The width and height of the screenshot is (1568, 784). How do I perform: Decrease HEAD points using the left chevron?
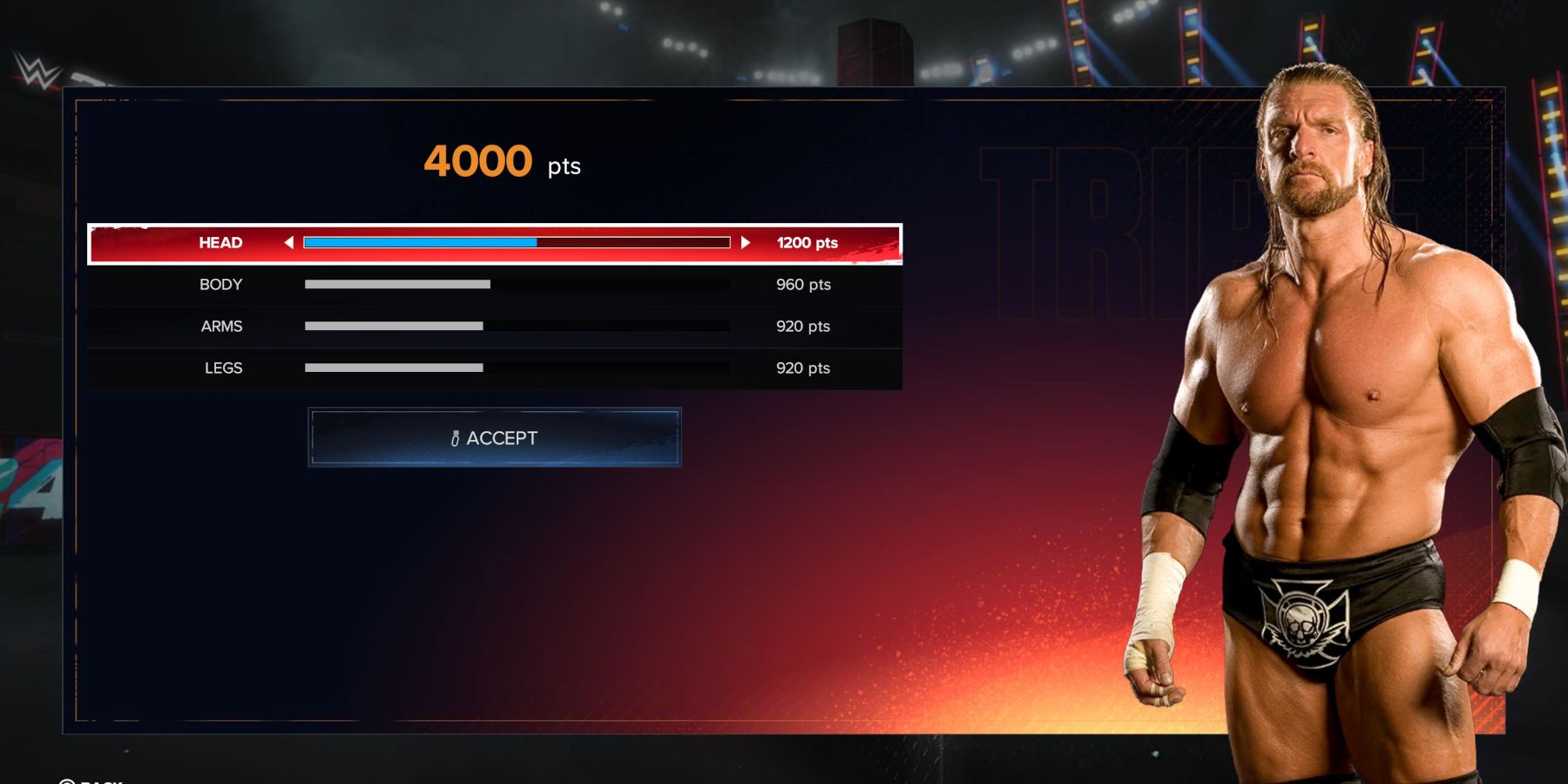tap(290, 243)
